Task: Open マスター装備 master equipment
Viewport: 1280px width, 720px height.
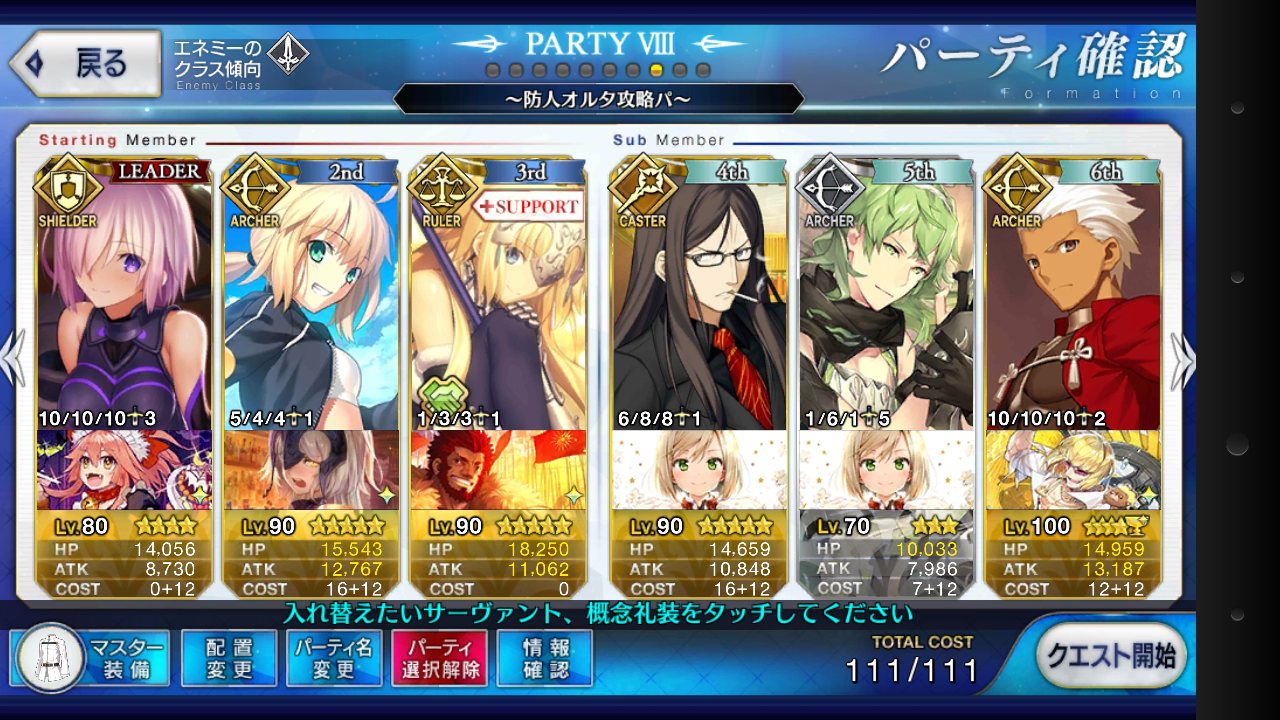Action: (x=90, y=658)
